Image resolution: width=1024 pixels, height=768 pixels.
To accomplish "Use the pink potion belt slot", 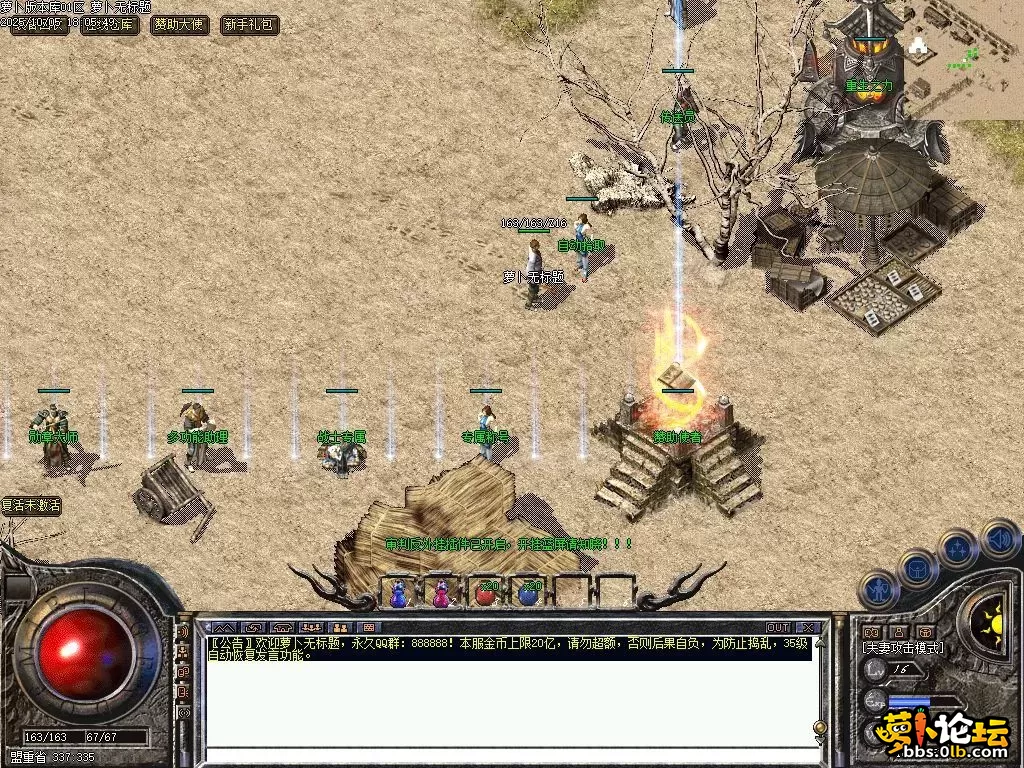I will (441, 593).
